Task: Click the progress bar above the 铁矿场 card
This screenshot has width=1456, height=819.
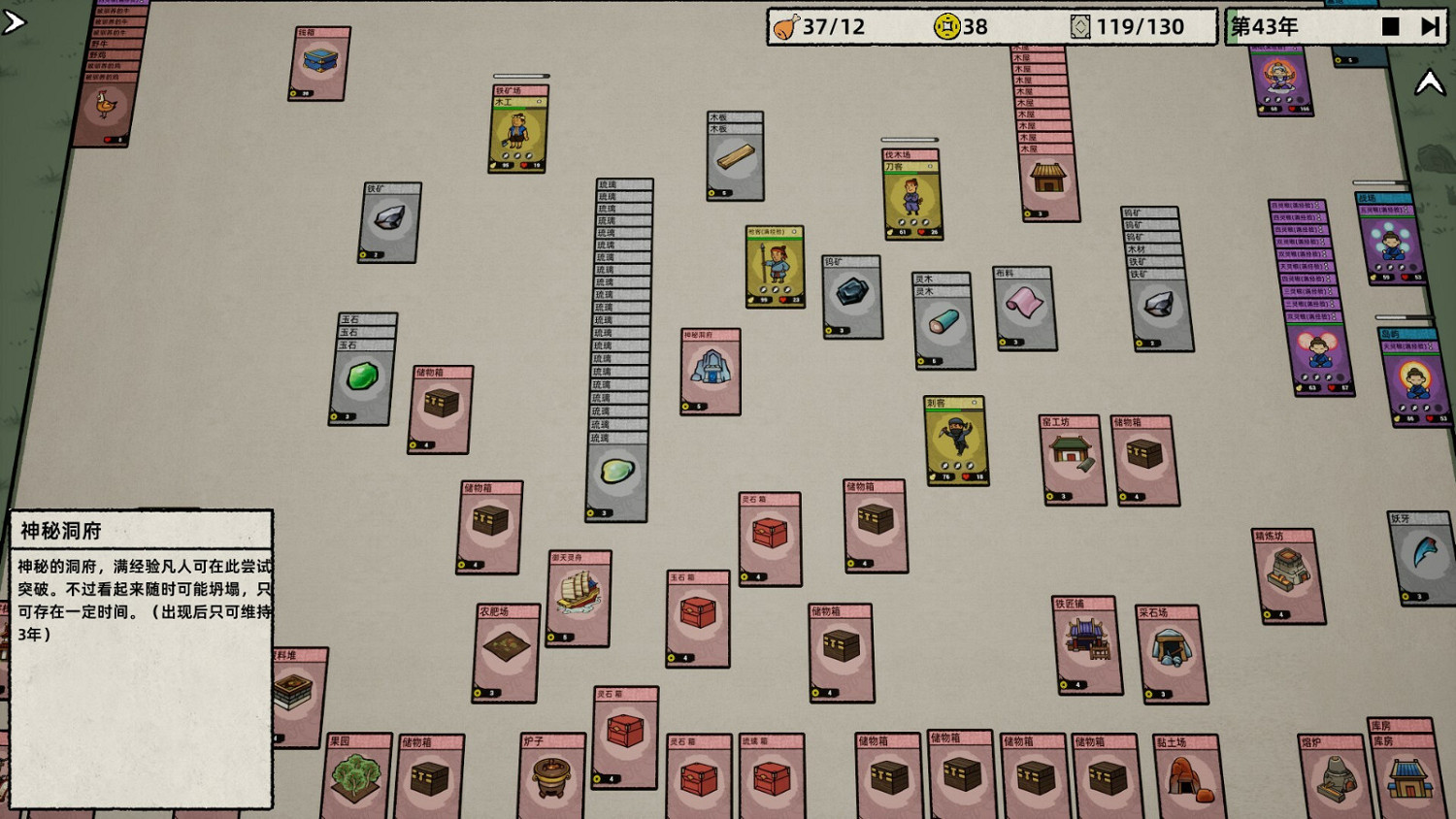Action: tap(522, 75)
